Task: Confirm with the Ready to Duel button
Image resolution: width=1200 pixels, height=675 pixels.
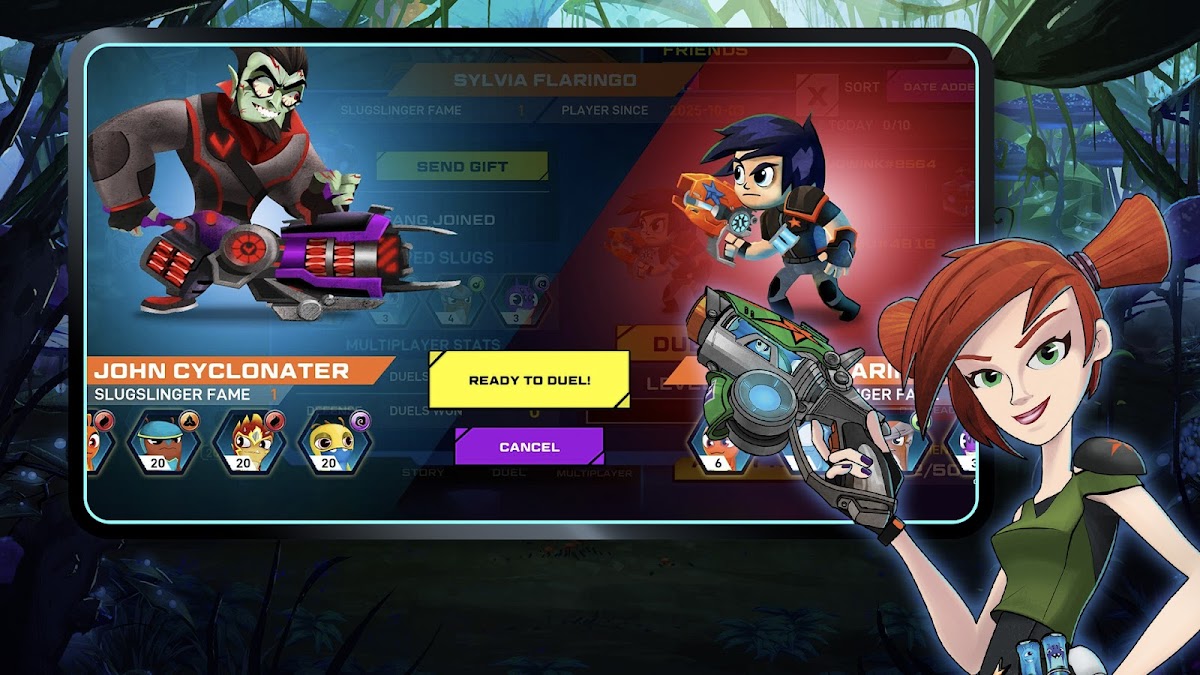Action: (529, 380)
